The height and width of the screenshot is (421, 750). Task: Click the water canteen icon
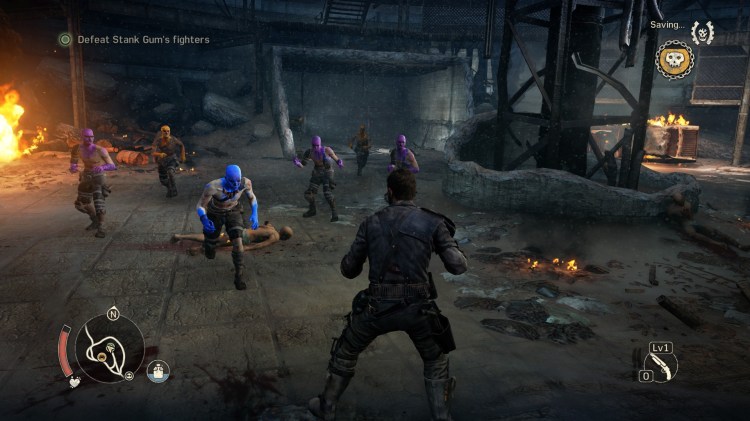coord(158,371)
